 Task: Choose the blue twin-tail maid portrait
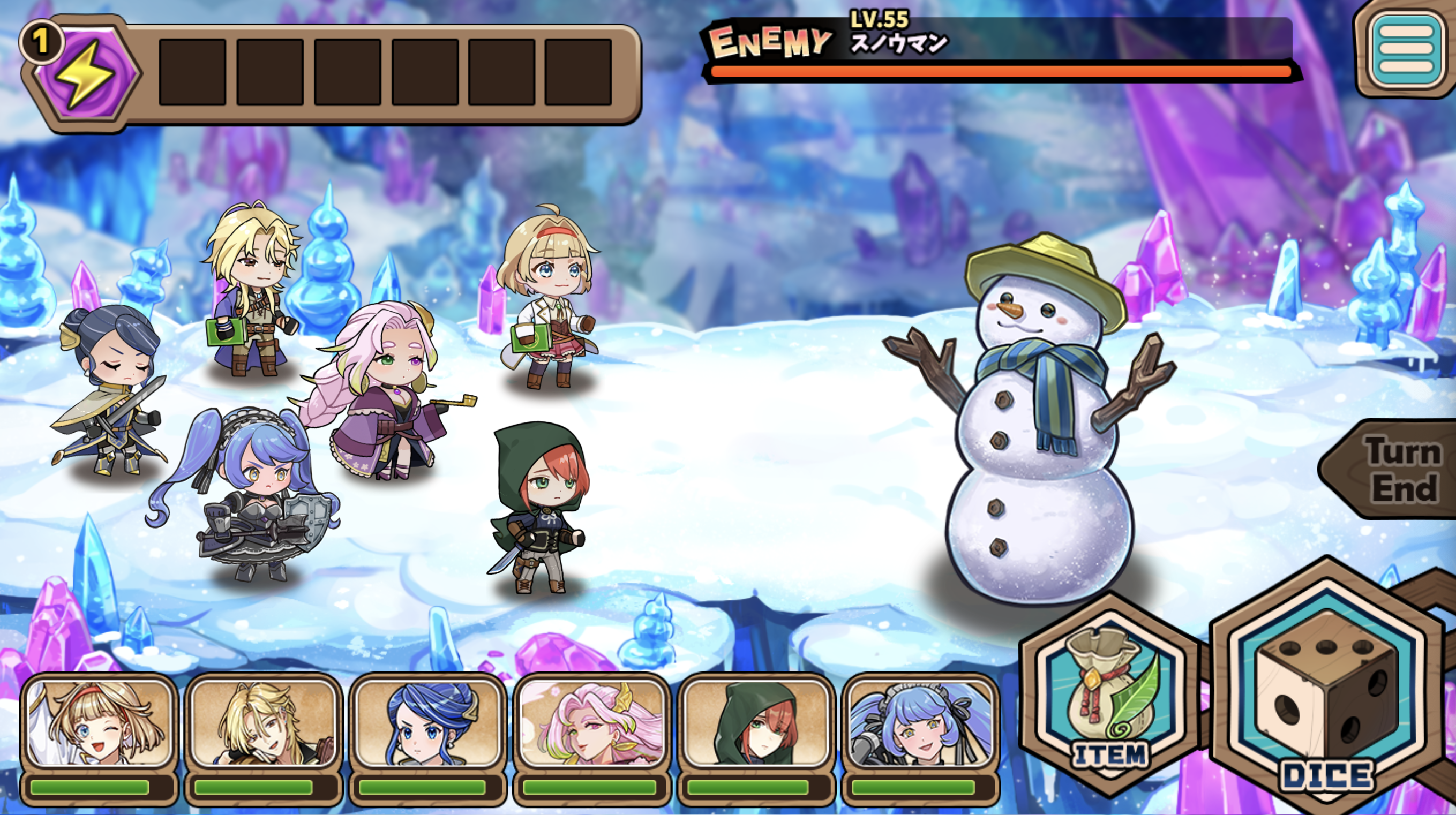pyautogui.click(x=920, y=725)
